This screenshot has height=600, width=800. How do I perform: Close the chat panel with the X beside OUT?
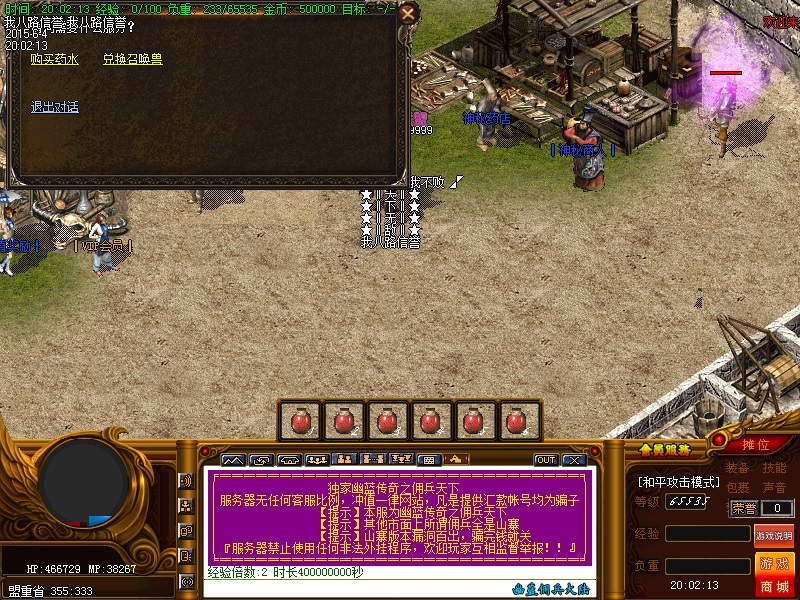574,460
